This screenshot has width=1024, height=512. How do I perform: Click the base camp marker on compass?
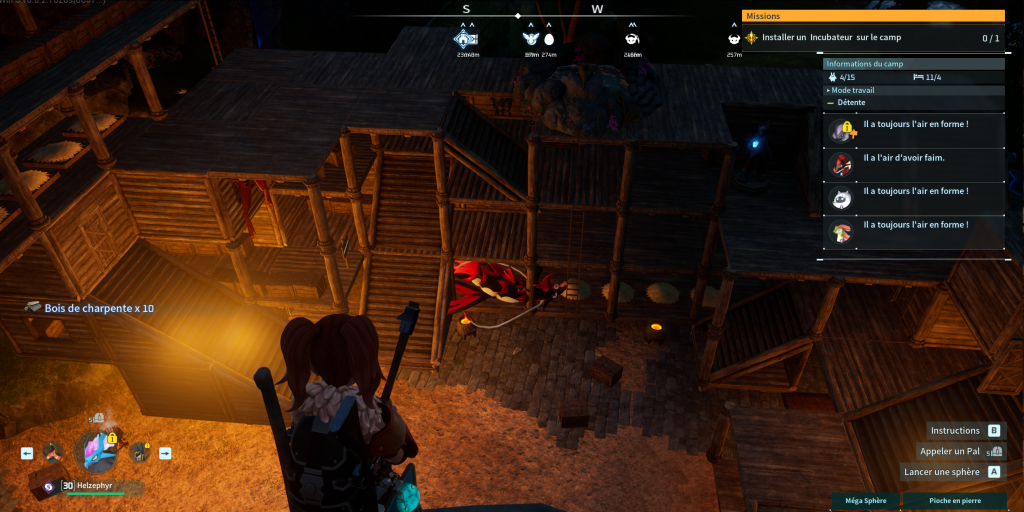(x=466, y=39)
